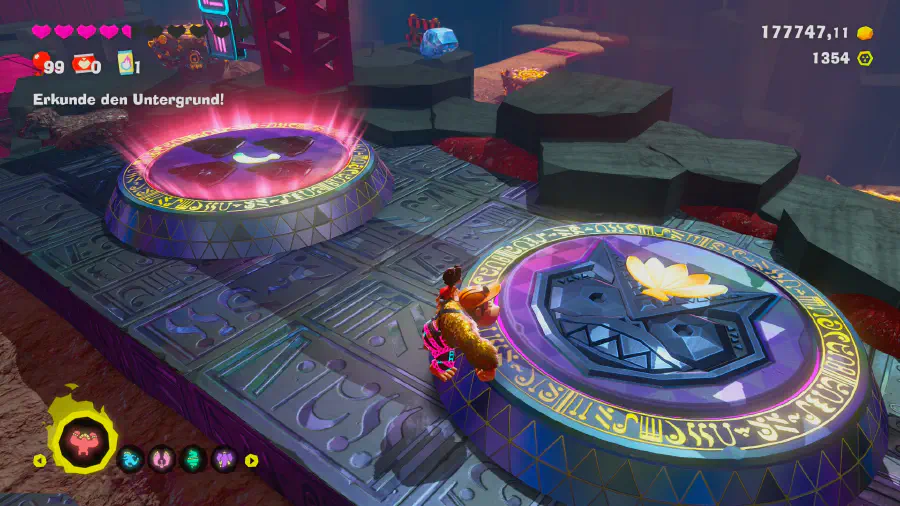Select the yellow flame juice can
Screen dimensions: 900x506
coord(126,65)
